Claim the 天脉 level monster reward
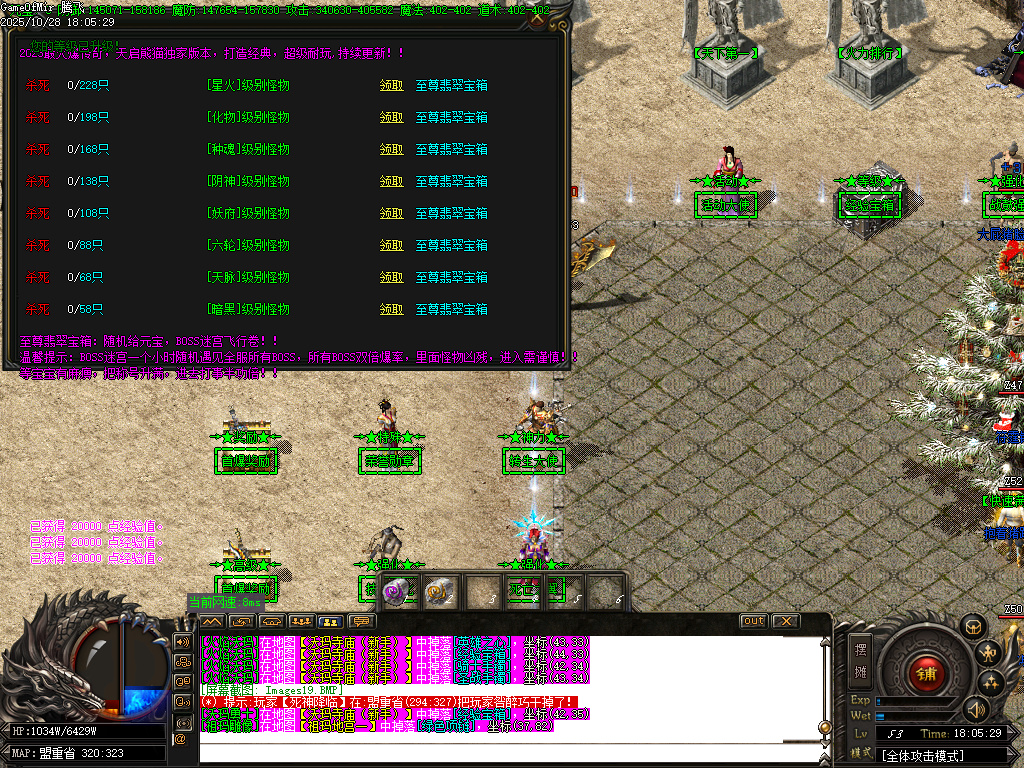Viewport: 1024px width, 768px height. pos(391,278)
